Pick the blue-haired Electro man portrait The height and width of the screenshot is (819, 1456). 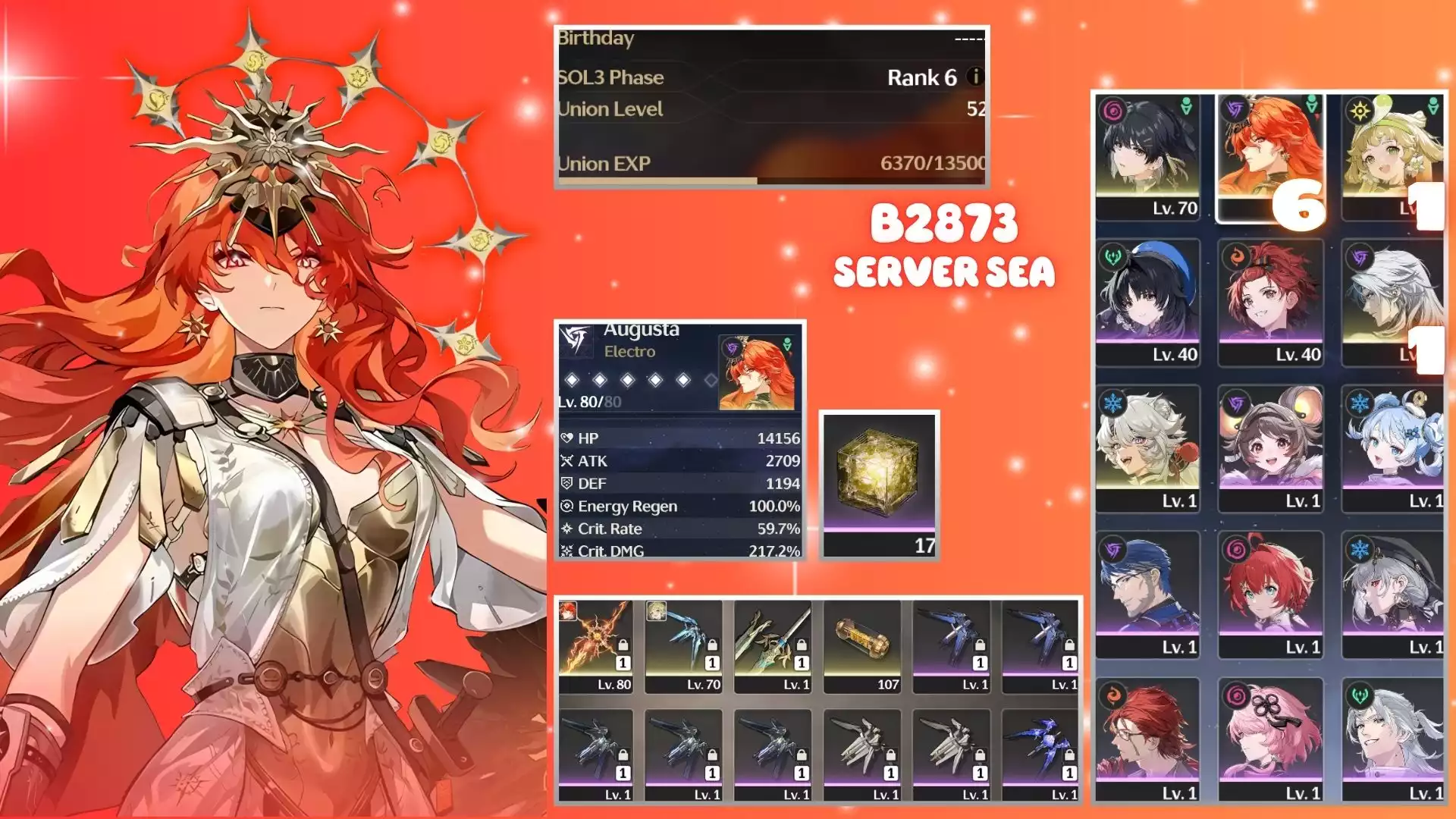click(x=1147, y=595)
